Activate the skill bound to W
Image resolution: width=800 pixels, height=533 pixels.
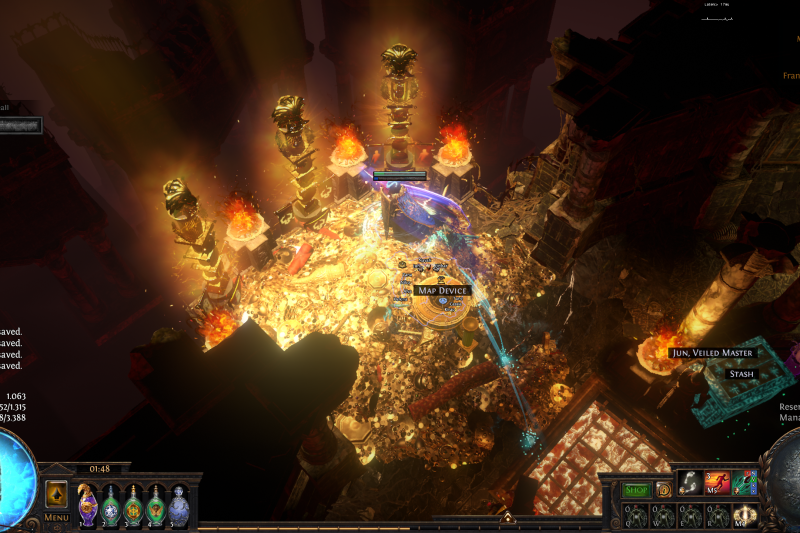(x=663, y=516)
